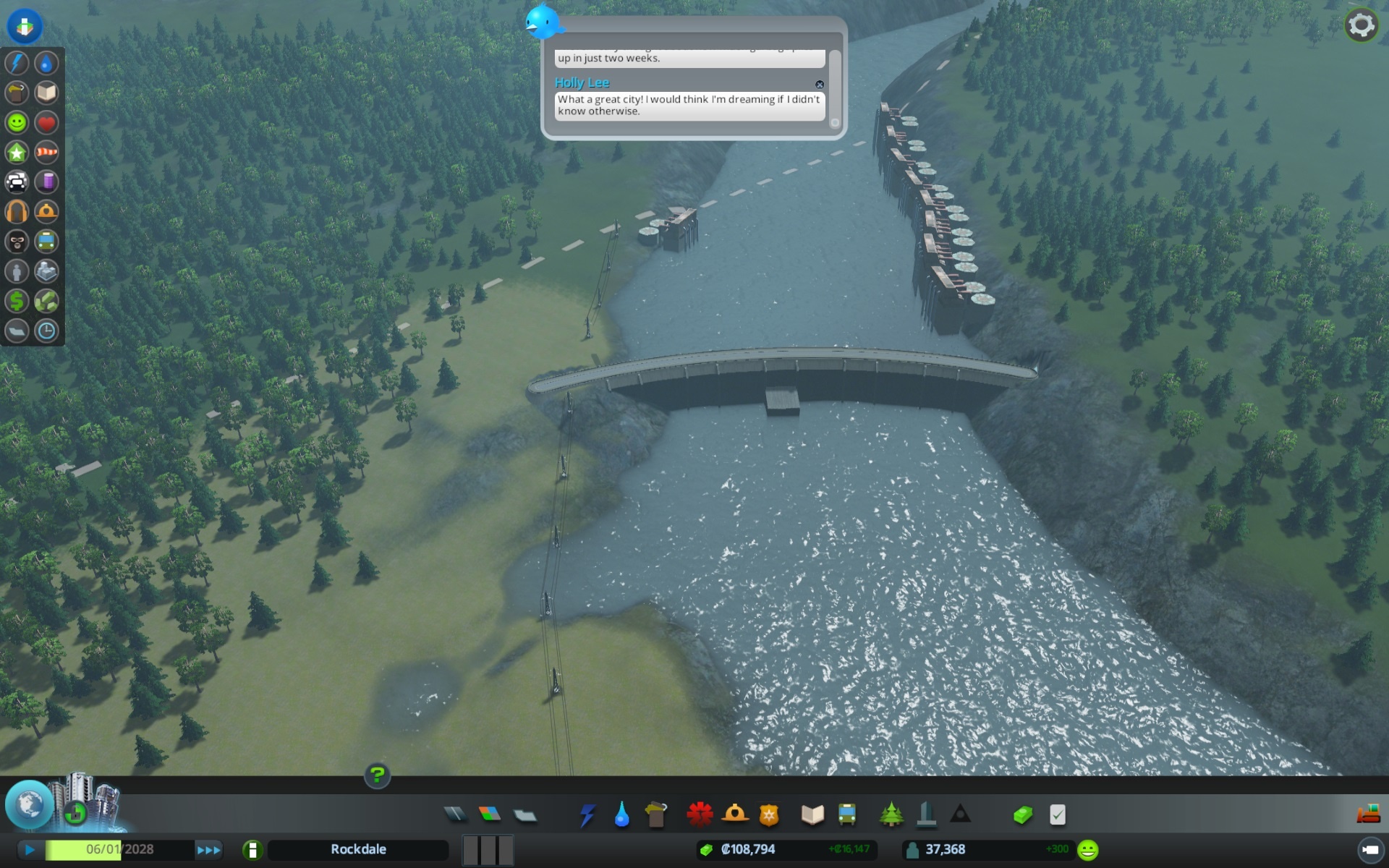Open the economy money panel
The image size is (1389, 868).
click(1022, 814)
